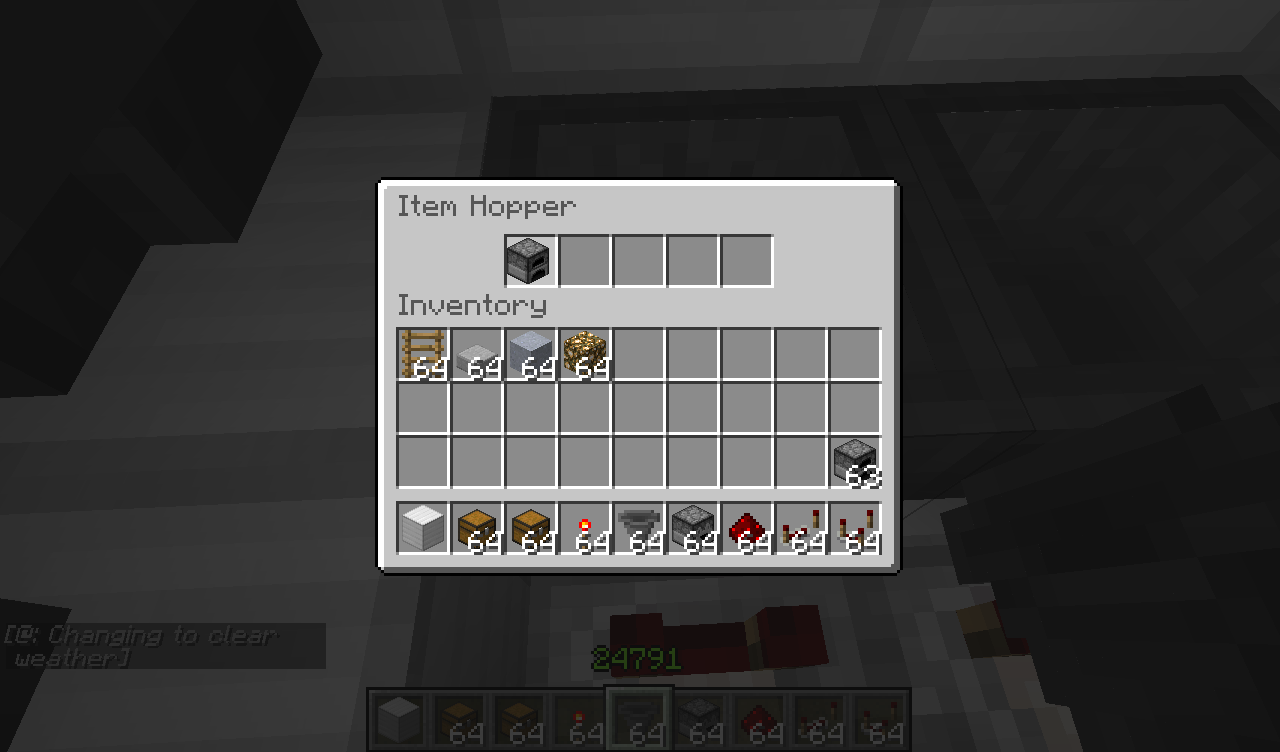Click the Inventory label text

(472, 306)
